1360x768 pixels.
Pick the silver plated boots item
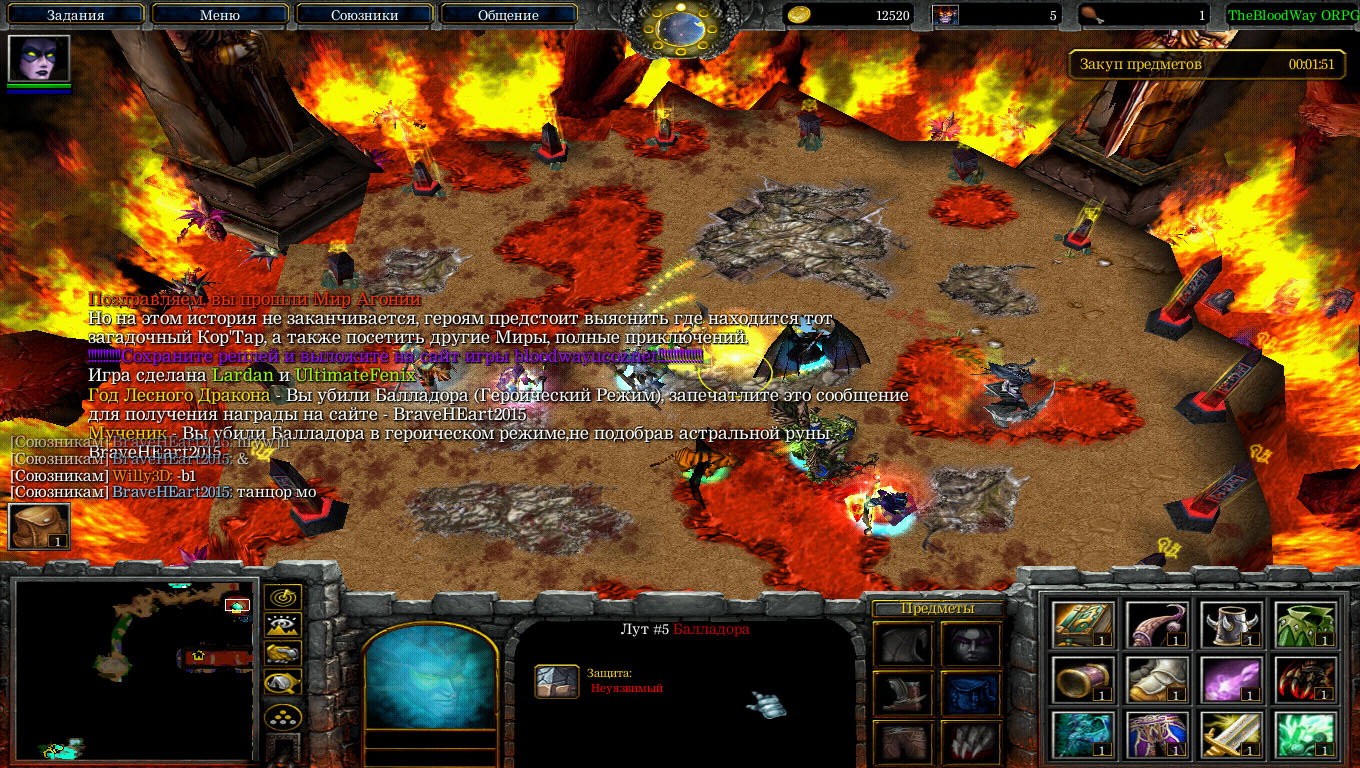tap(1157, 679)
